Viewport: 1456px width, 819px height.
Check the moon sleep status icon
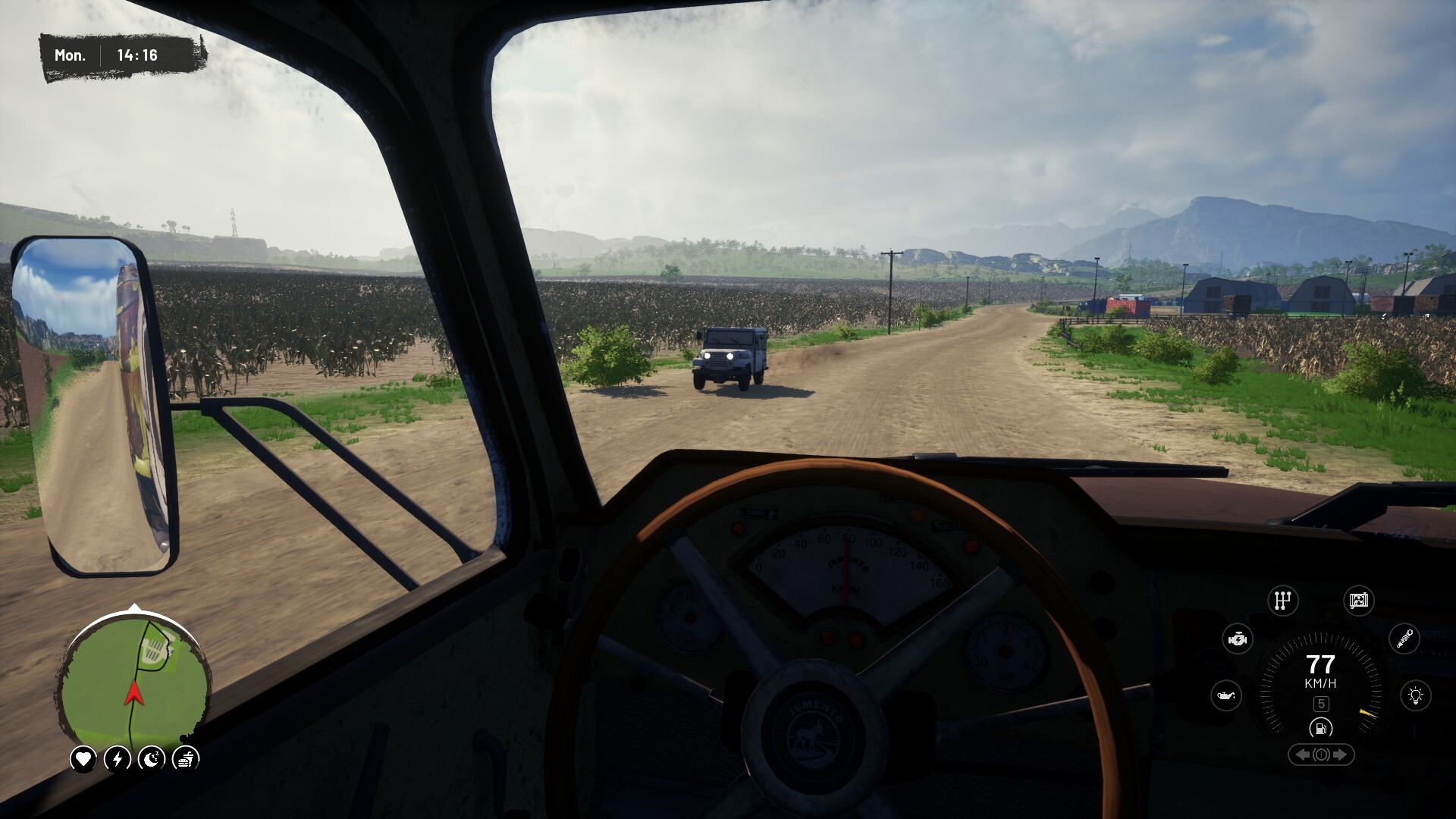tap(152, 758)
